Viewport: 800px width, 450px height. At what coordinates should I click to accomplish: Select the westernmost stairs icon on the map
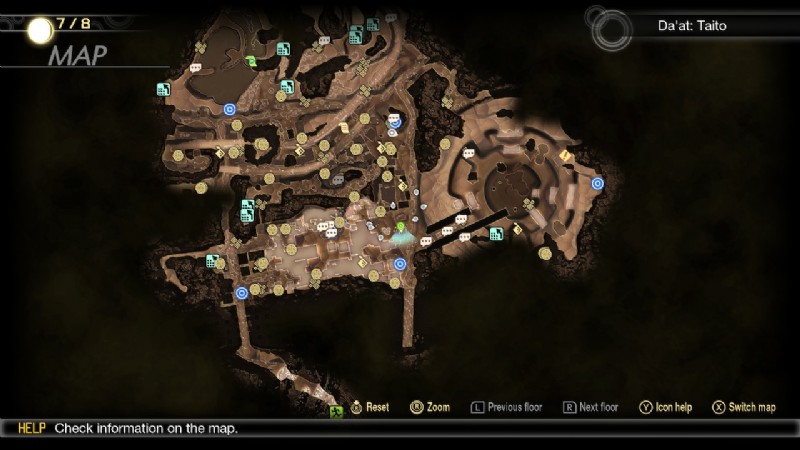(x=163, y=89)
